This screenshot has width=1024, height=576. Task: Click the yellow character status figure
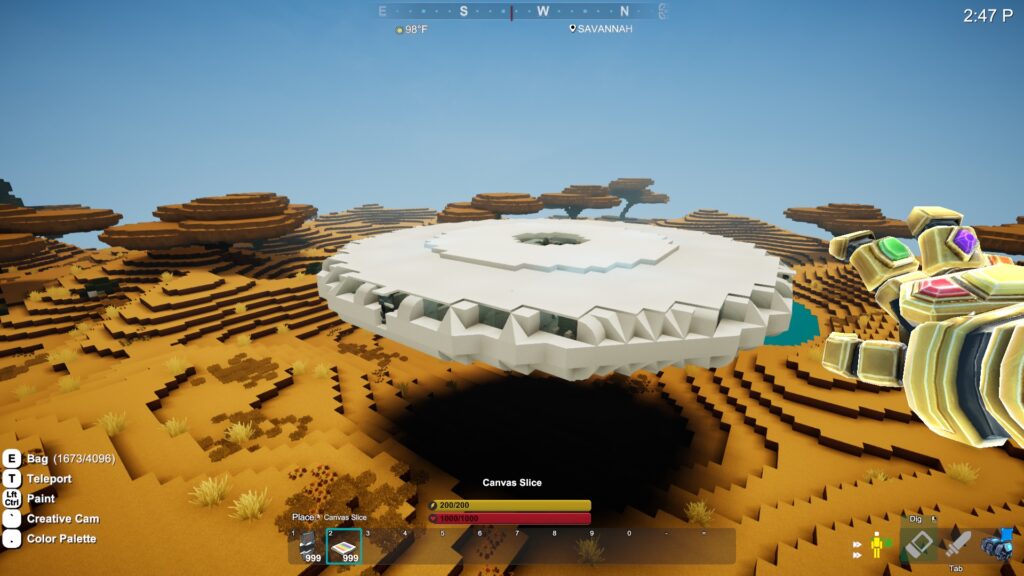coord(878,545)
